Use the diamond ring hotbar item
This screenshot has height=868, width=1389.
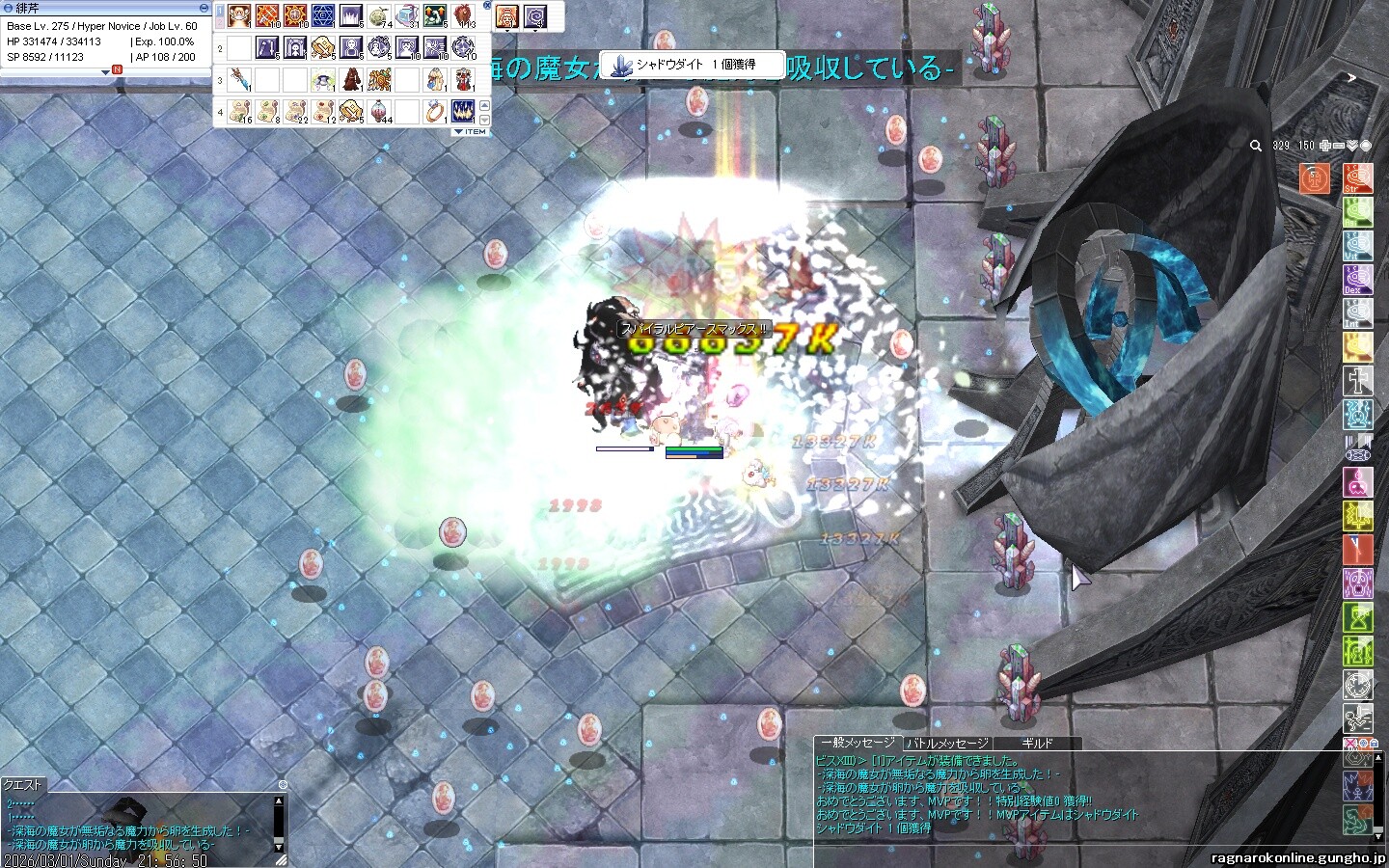(x=435, y=110)
